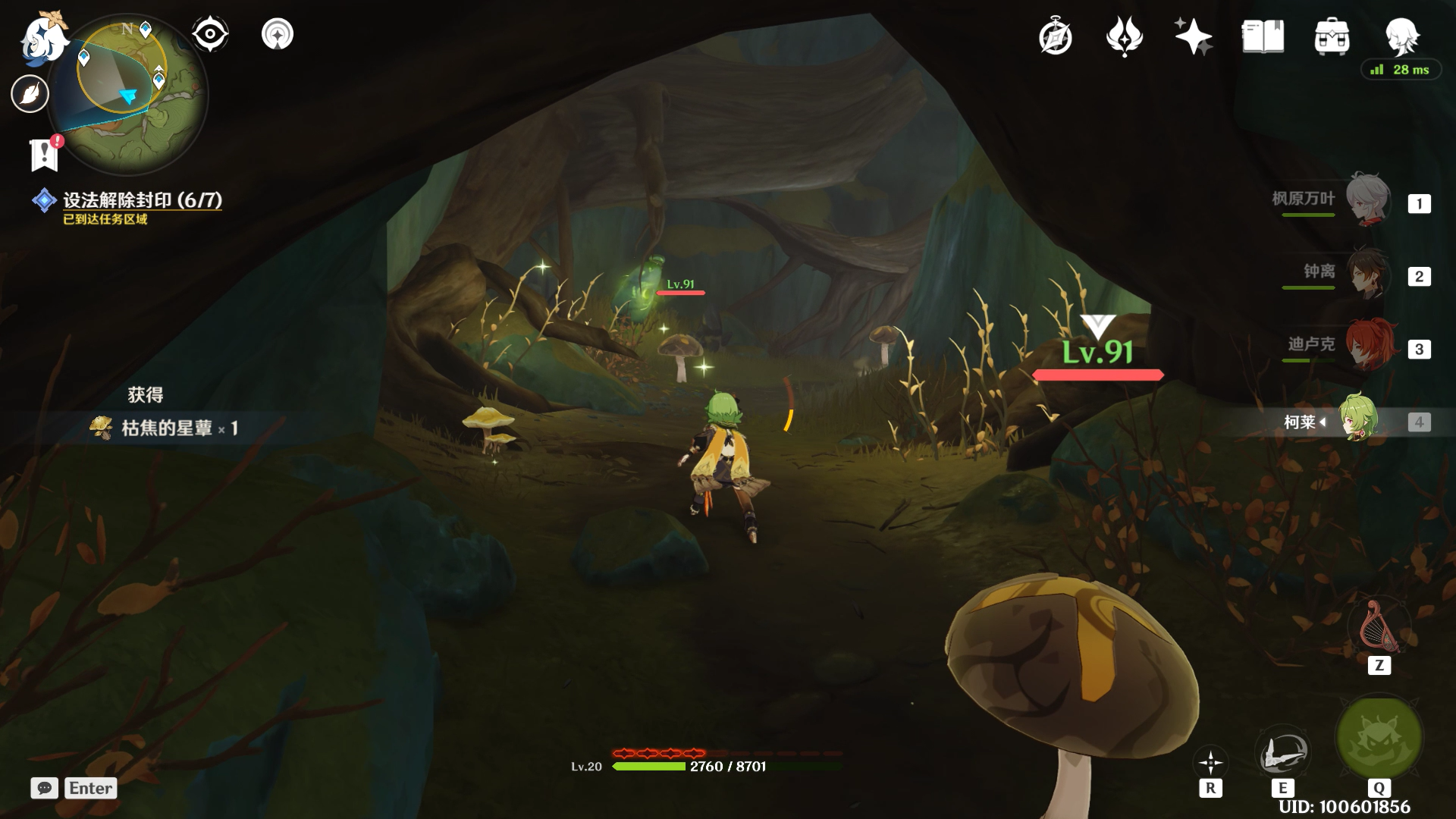
Task: Open the backpack inventory
Action: pyautogui.click(x=1332, y=36)
